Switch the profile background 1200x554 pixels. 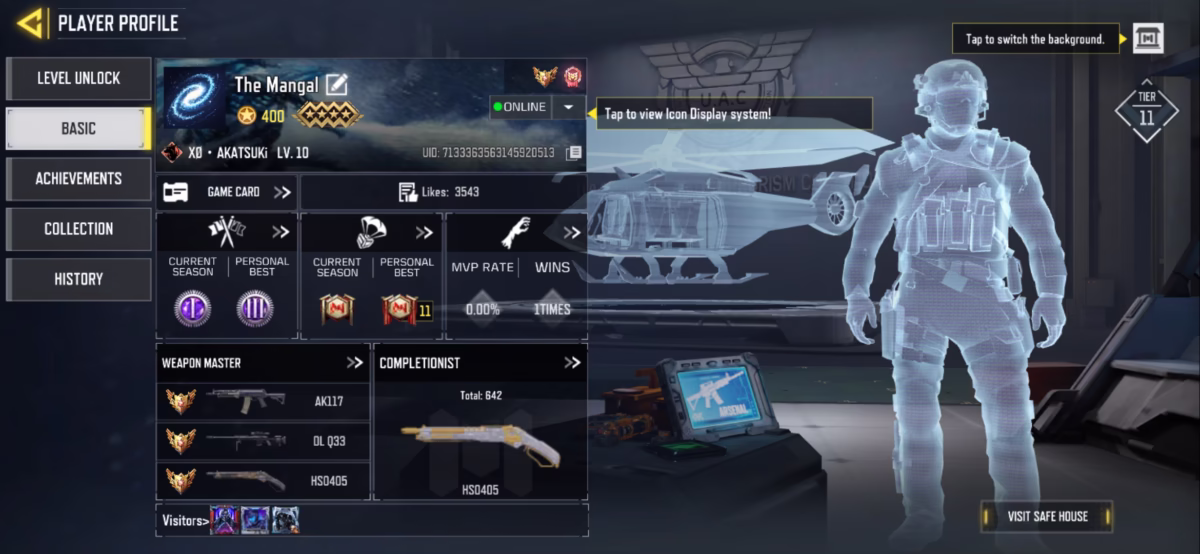tap(1148, 39)
